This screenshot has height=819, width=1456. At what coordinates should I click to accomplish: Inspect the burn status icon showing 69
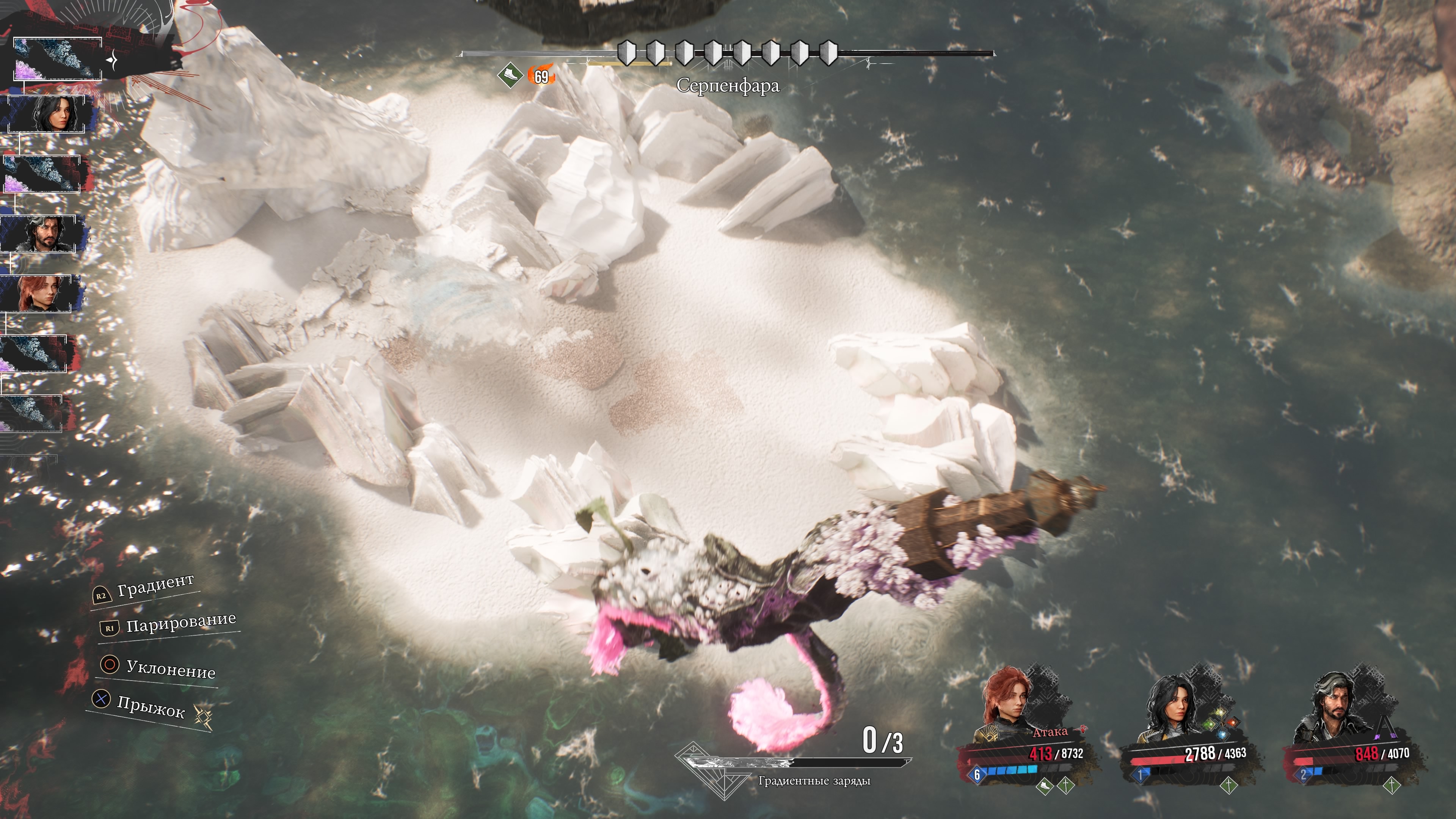click(x=541, y=76)
